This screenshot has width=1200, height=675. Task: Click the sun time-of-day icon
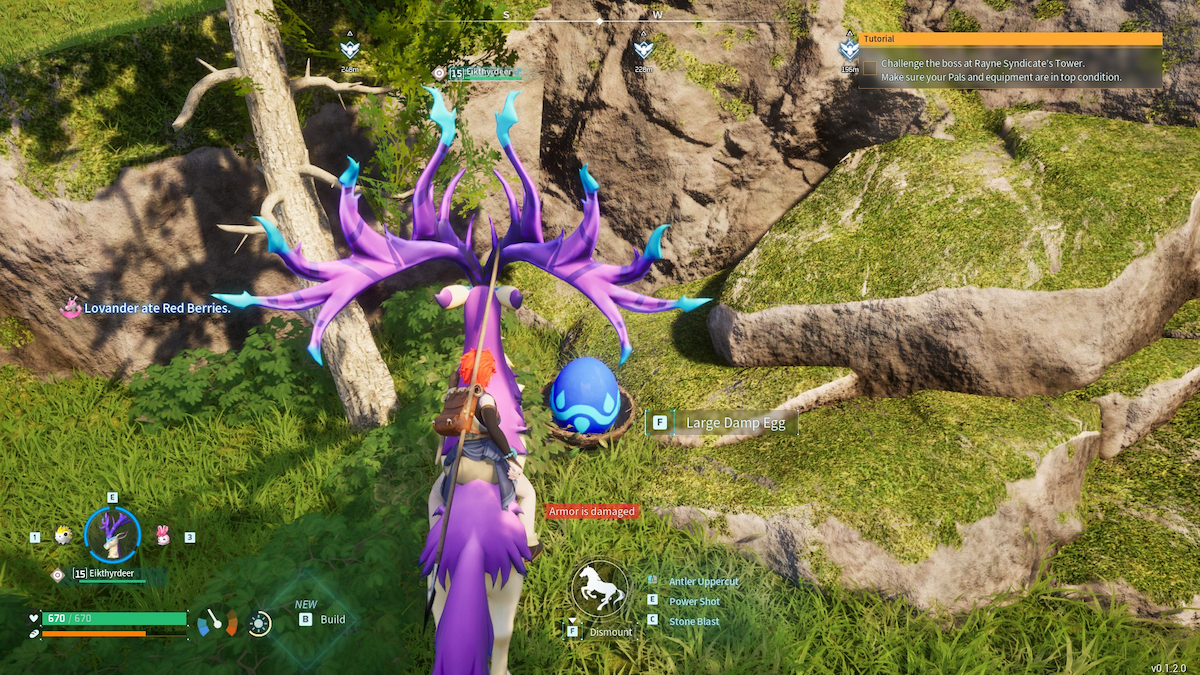[259, 624]
